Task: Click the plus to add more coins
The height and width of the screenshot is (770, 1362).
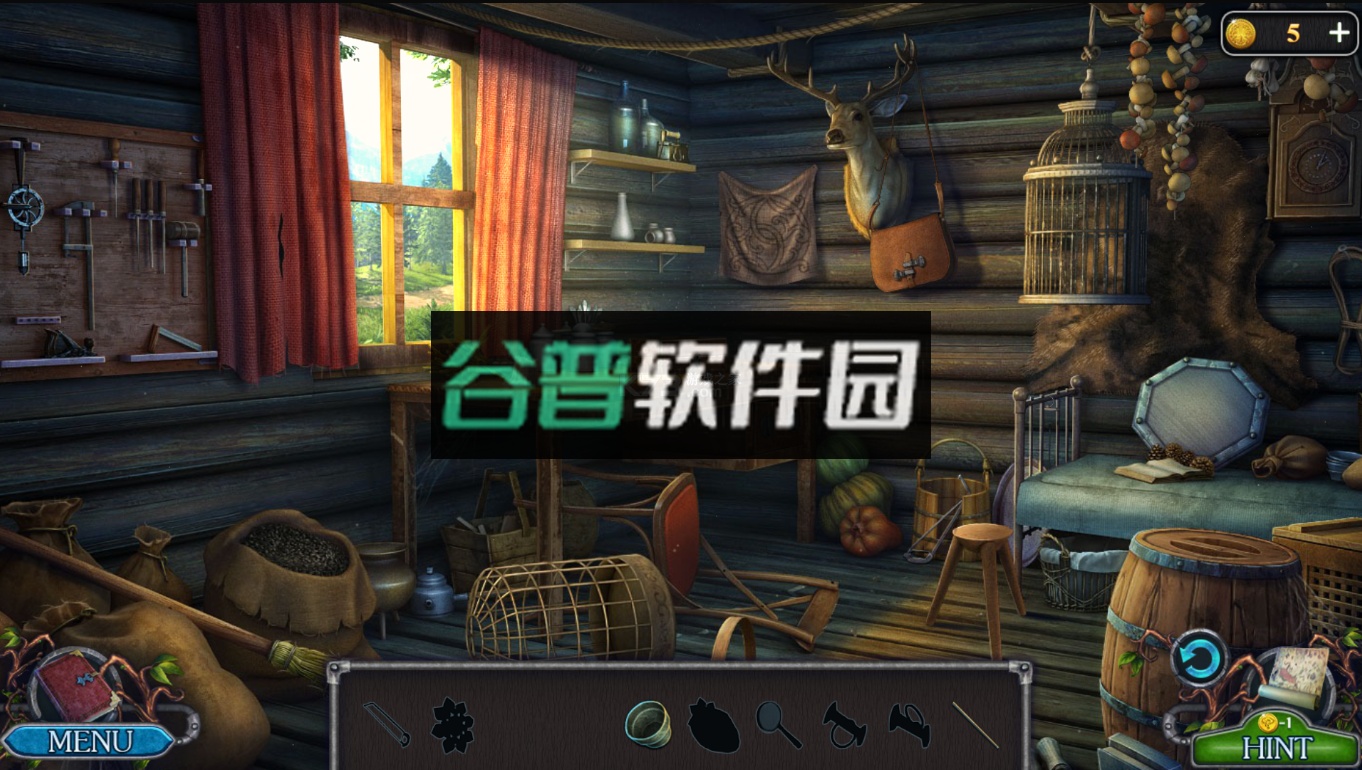Action: coord(1338,32)
